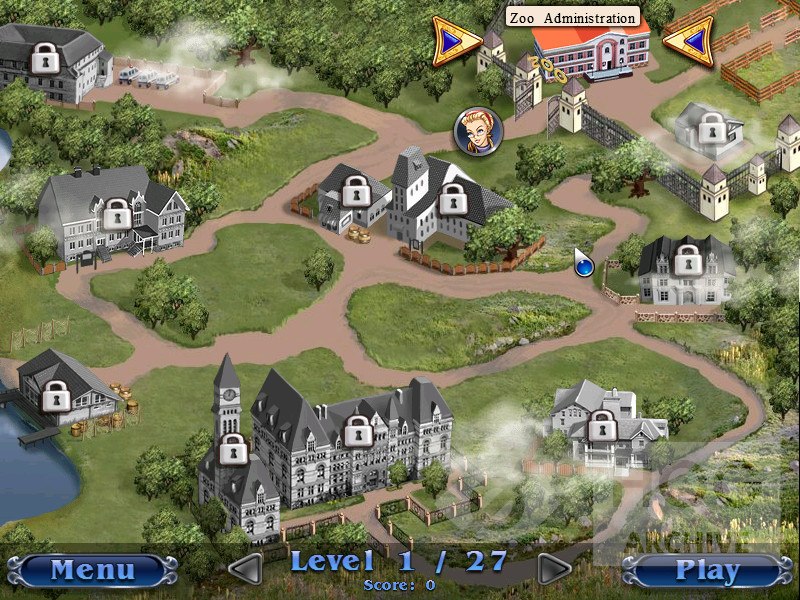Advance with the next level arrow
The width and height of the screenshot is (800, 600).
[553, 569]
